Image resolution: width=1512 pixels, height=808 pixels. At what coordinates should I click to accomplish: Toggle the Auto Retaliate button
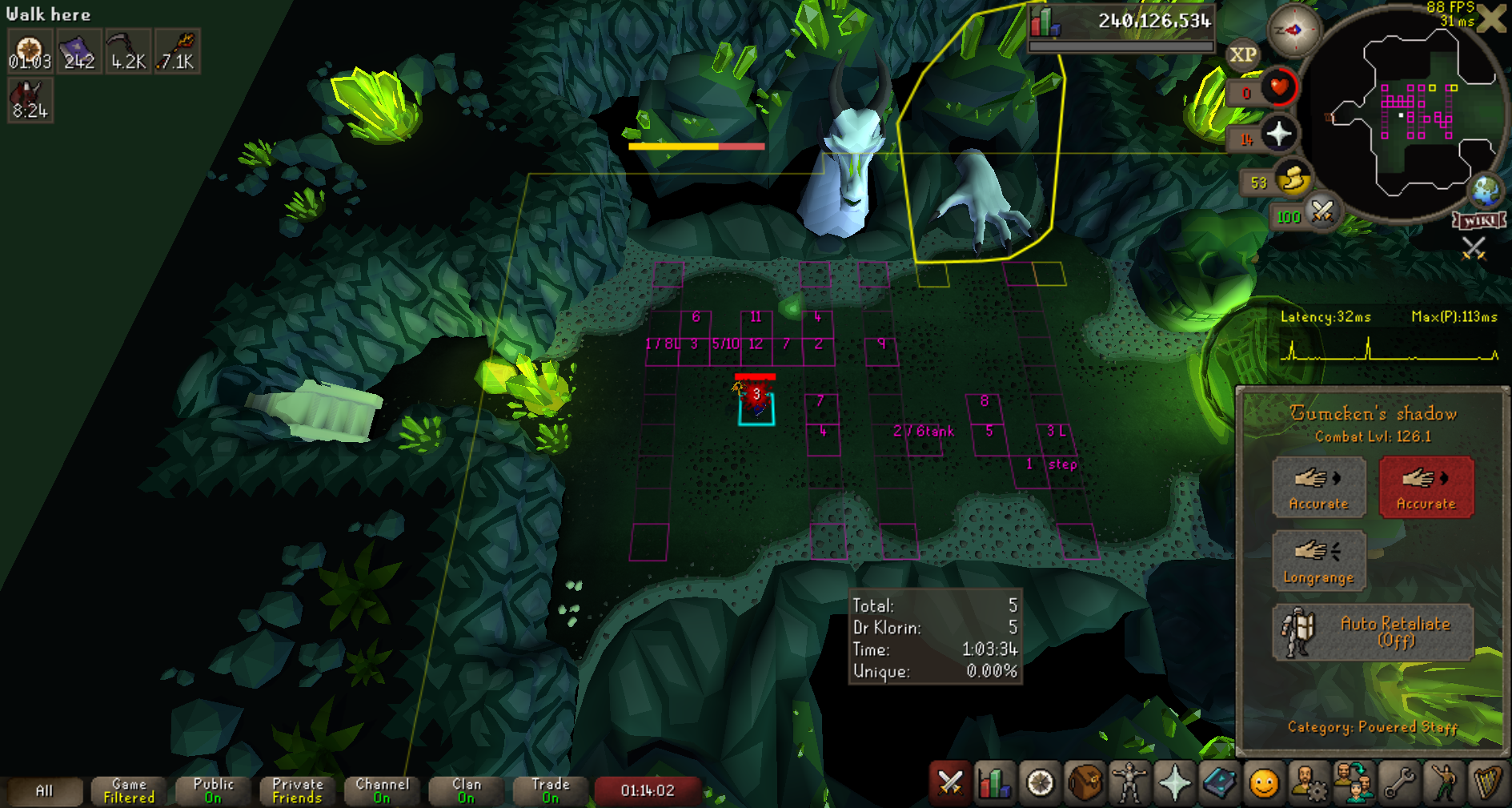(1372, 632)
